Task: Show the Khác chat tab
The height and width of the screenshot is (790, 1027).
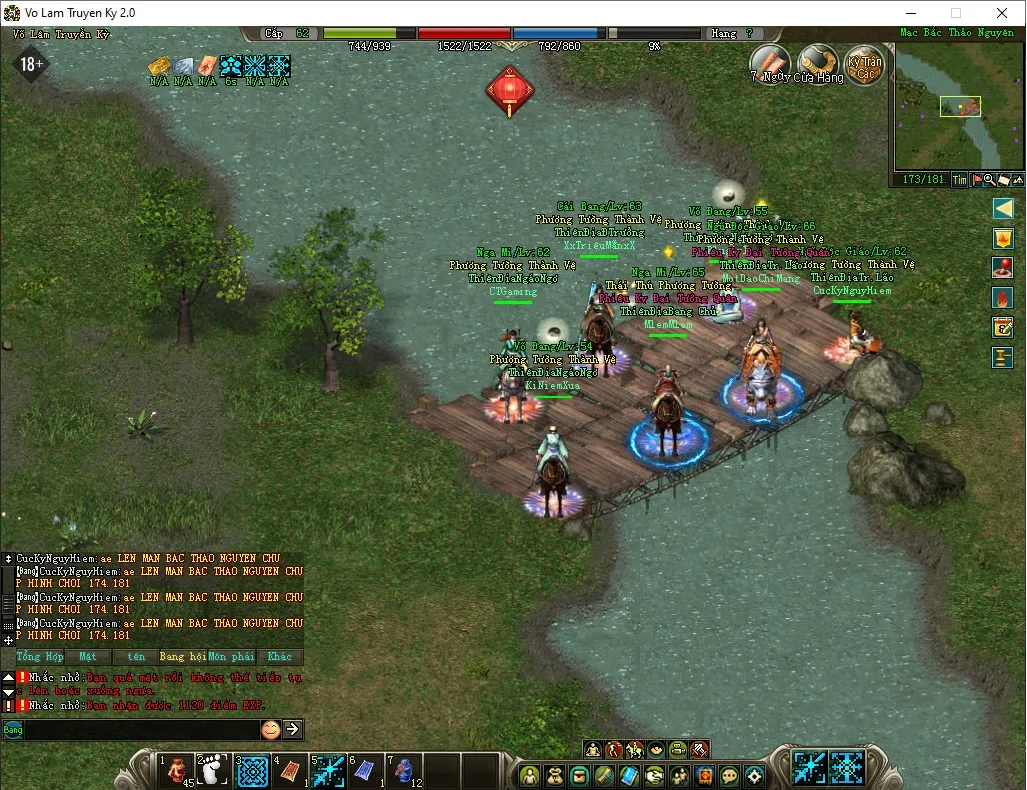Action: (280, 657)
